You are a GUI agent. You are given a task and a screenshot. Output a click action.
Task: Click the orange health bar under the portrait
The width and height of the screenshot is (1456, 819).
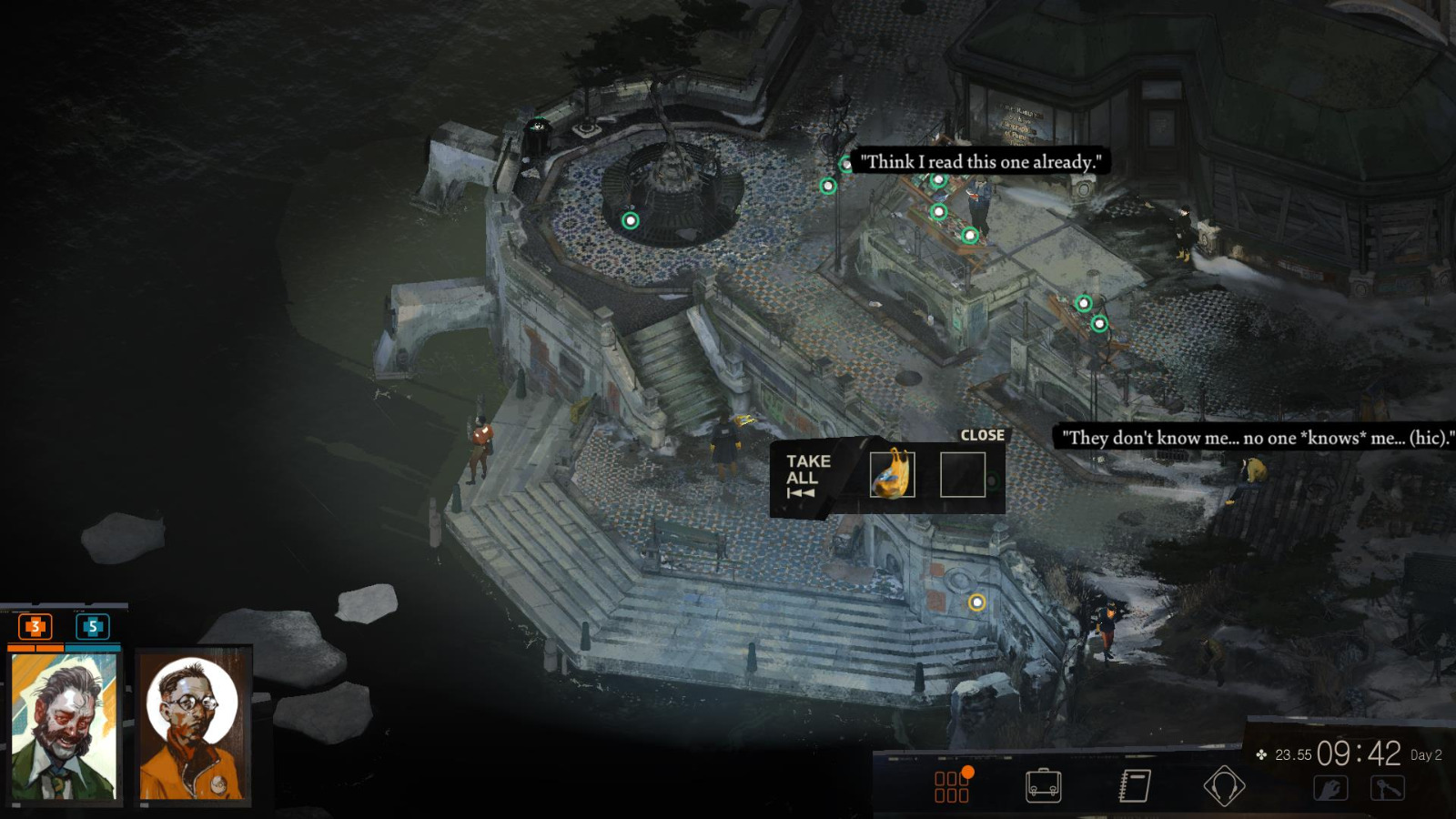click(x=36, y=648)
